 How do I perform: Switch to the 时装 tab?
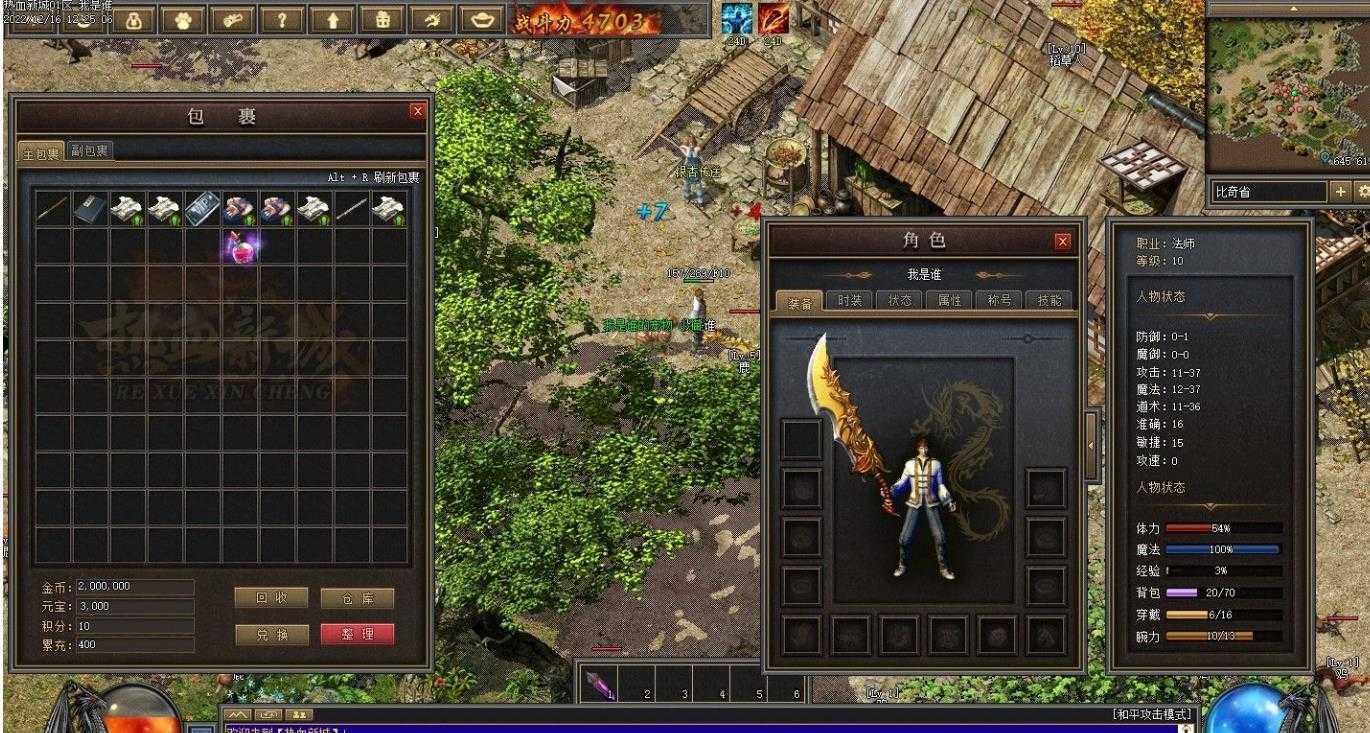point(849,301)
